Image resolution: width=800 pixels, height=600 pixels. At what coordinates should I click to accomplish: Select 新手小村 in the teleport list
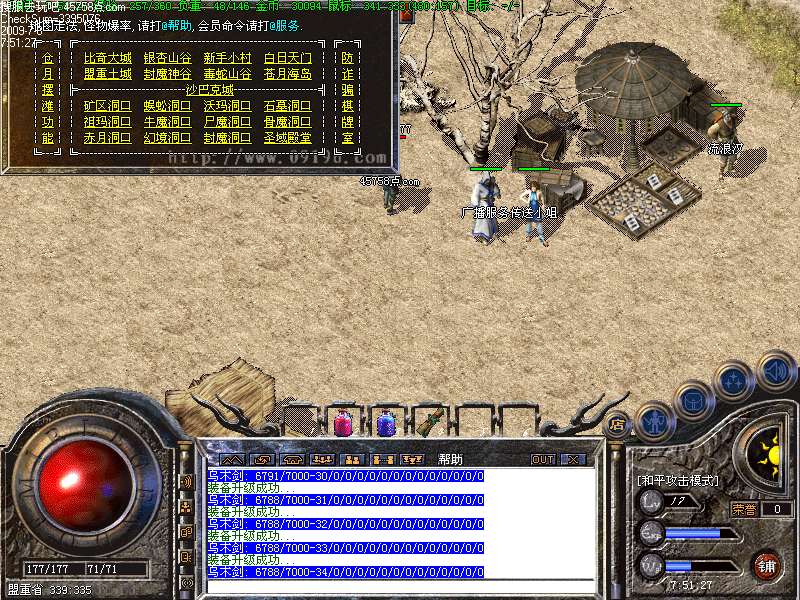[227, 58]
